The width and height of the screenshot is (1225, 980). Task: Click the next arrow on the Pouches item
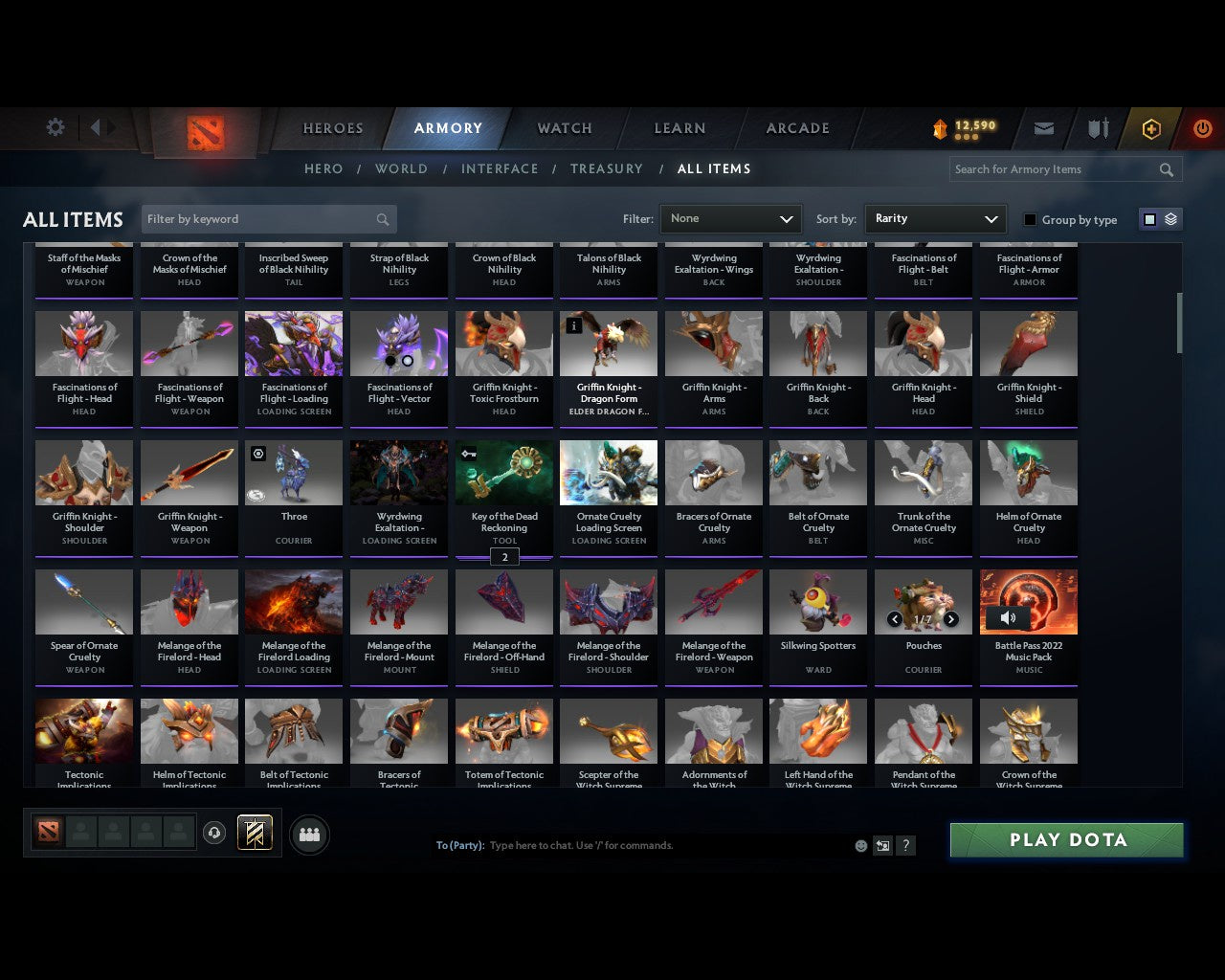[x=950, y=619]
